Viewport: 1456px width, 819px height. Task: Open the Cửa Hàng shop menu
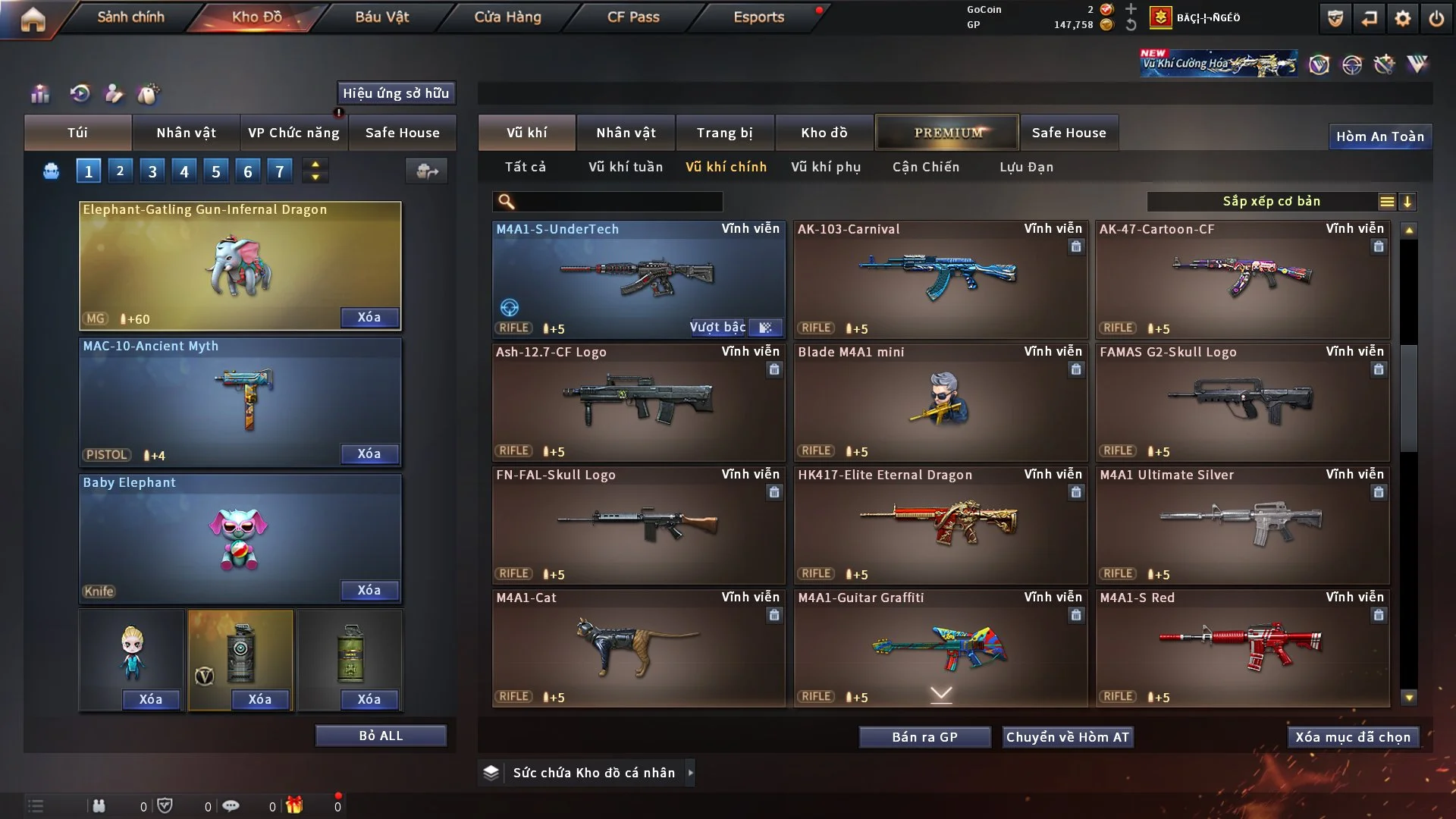[507, 17]
